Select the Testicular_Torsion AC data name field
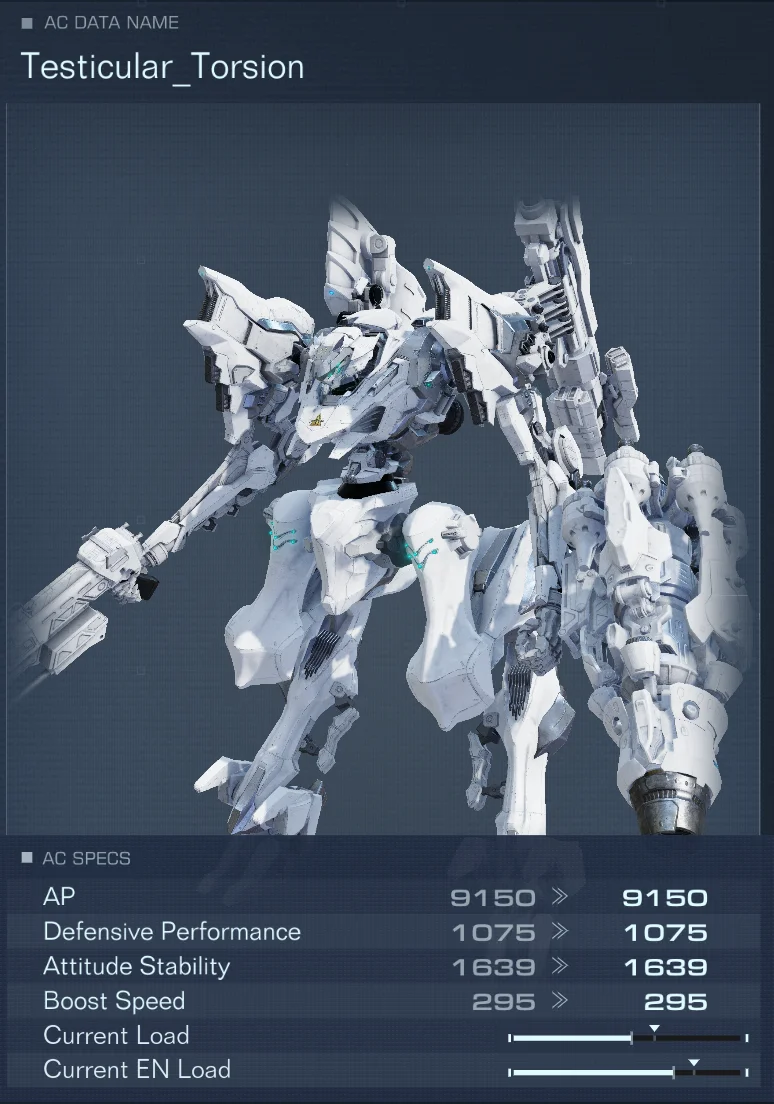This screenshot has height=1104, width=774. 163,67
